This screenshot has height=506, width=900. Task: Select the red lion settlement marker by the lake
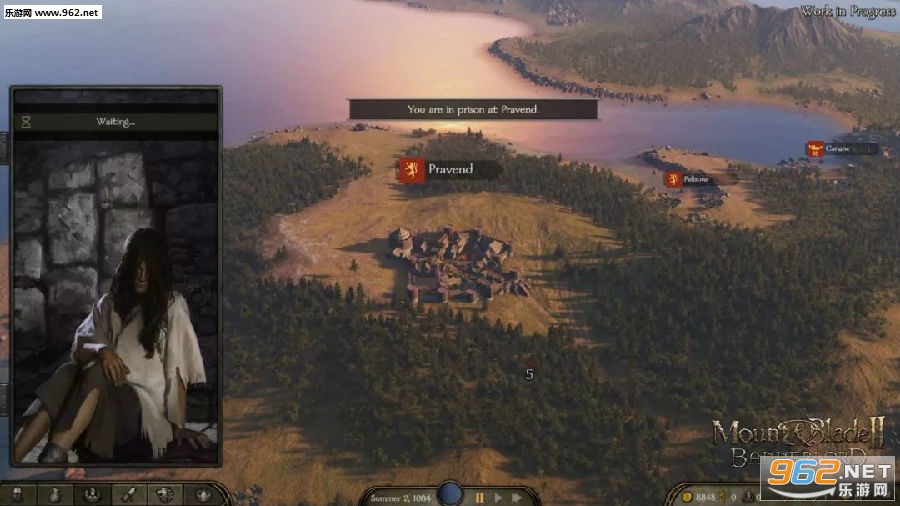tap(674, 180)
